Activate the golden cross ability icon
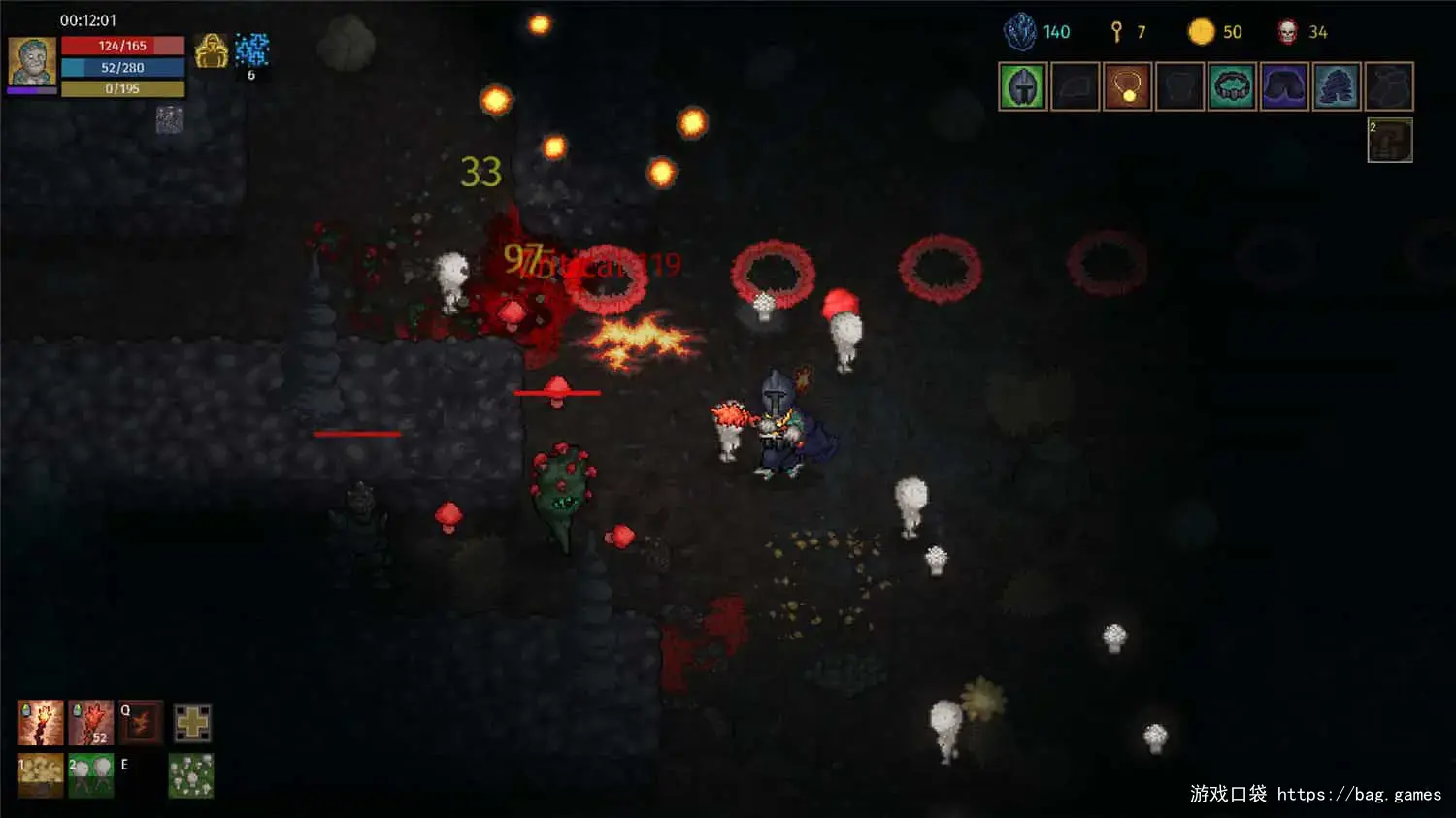1456x818 pixels. click(x=192, y=723)
